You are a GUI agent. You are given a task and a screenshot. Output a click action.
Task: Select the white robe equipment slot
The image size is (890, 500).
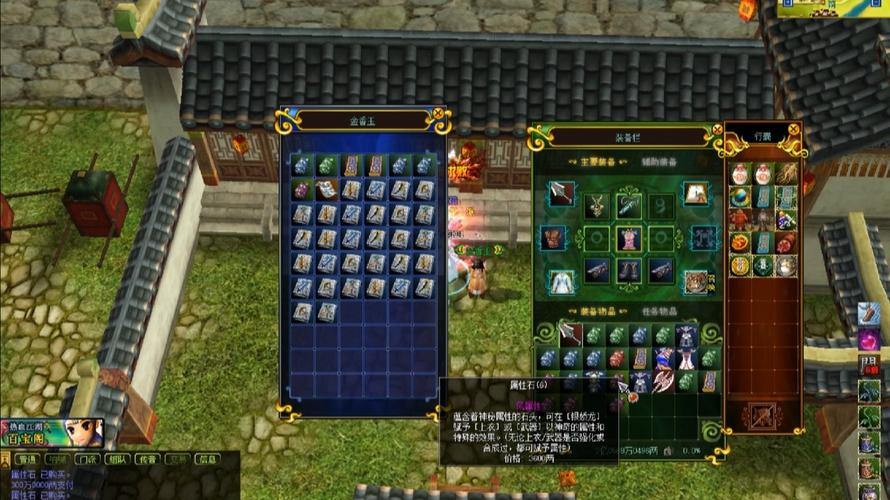(560, 281)
